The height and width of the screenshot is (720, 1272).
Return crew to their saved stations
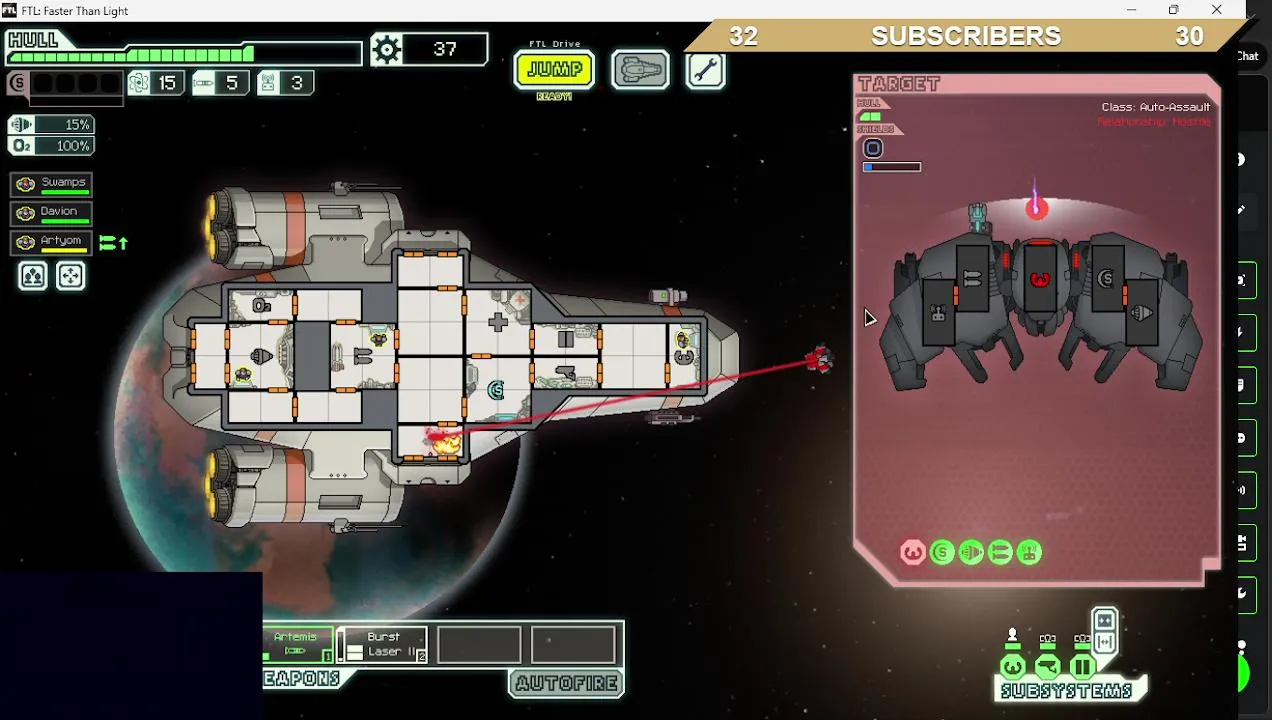71,276
